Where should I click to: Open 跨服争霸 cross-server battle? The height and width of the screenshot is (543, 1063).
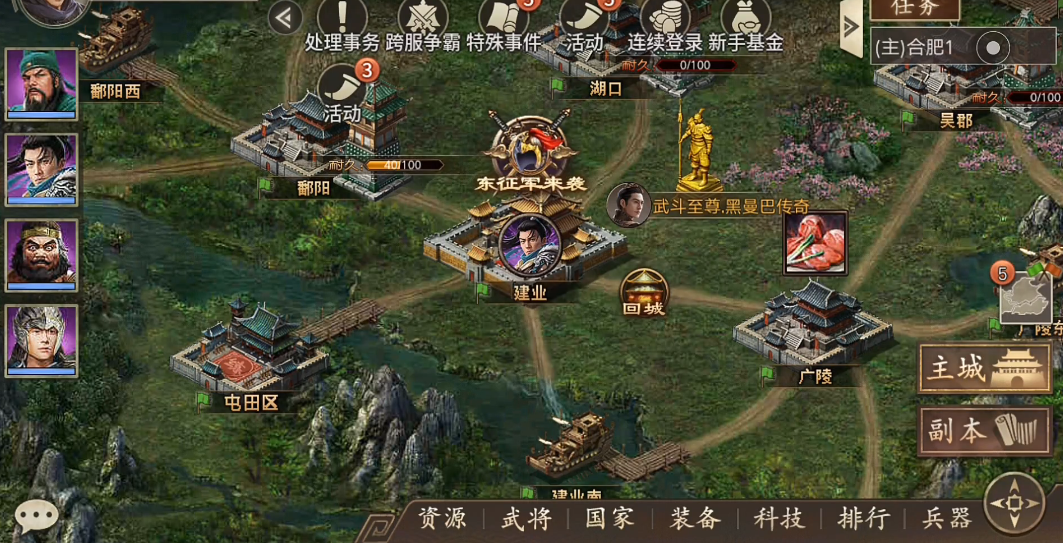point(423,23)
